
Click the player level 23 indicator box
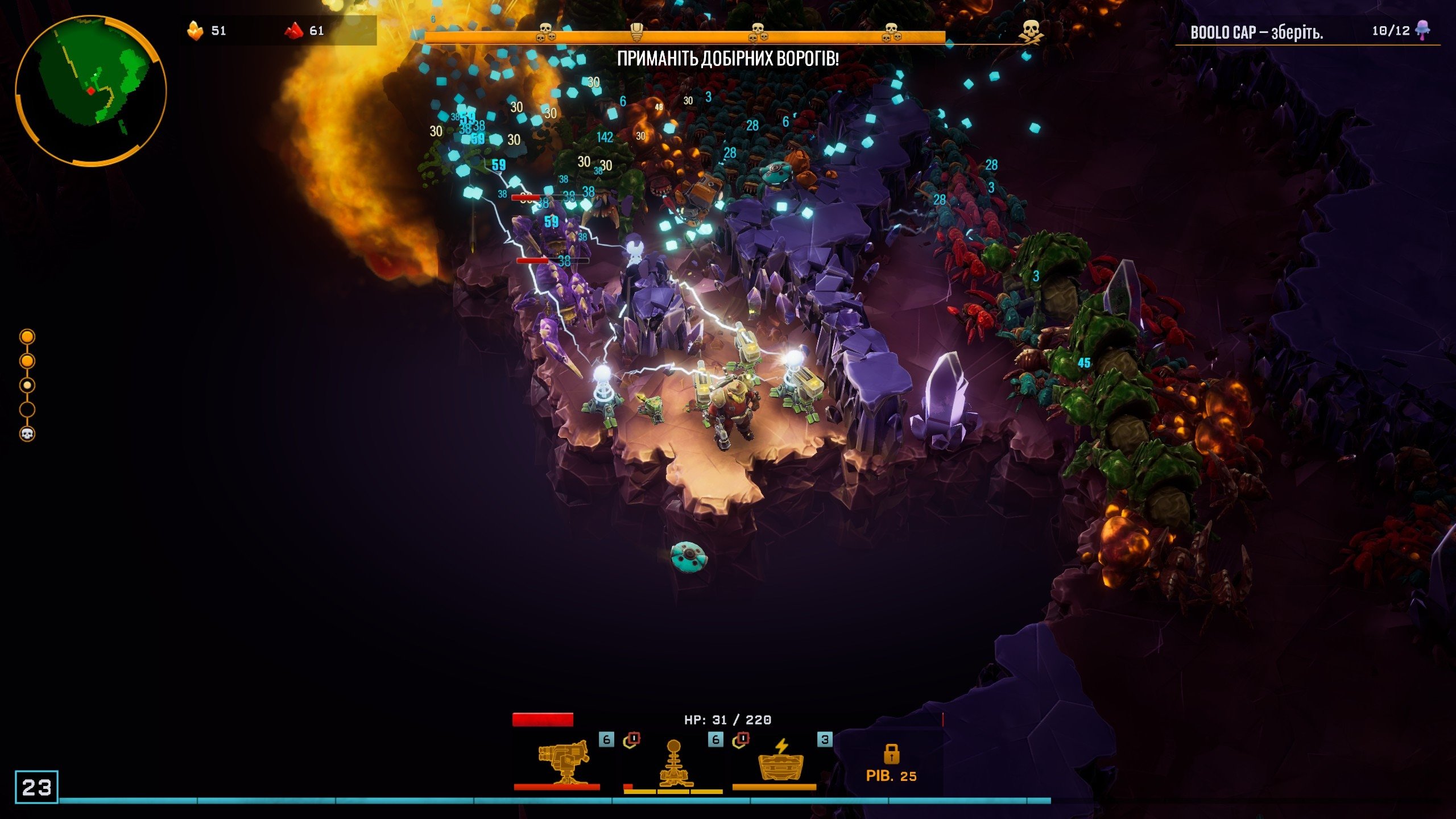click(36, 787)
